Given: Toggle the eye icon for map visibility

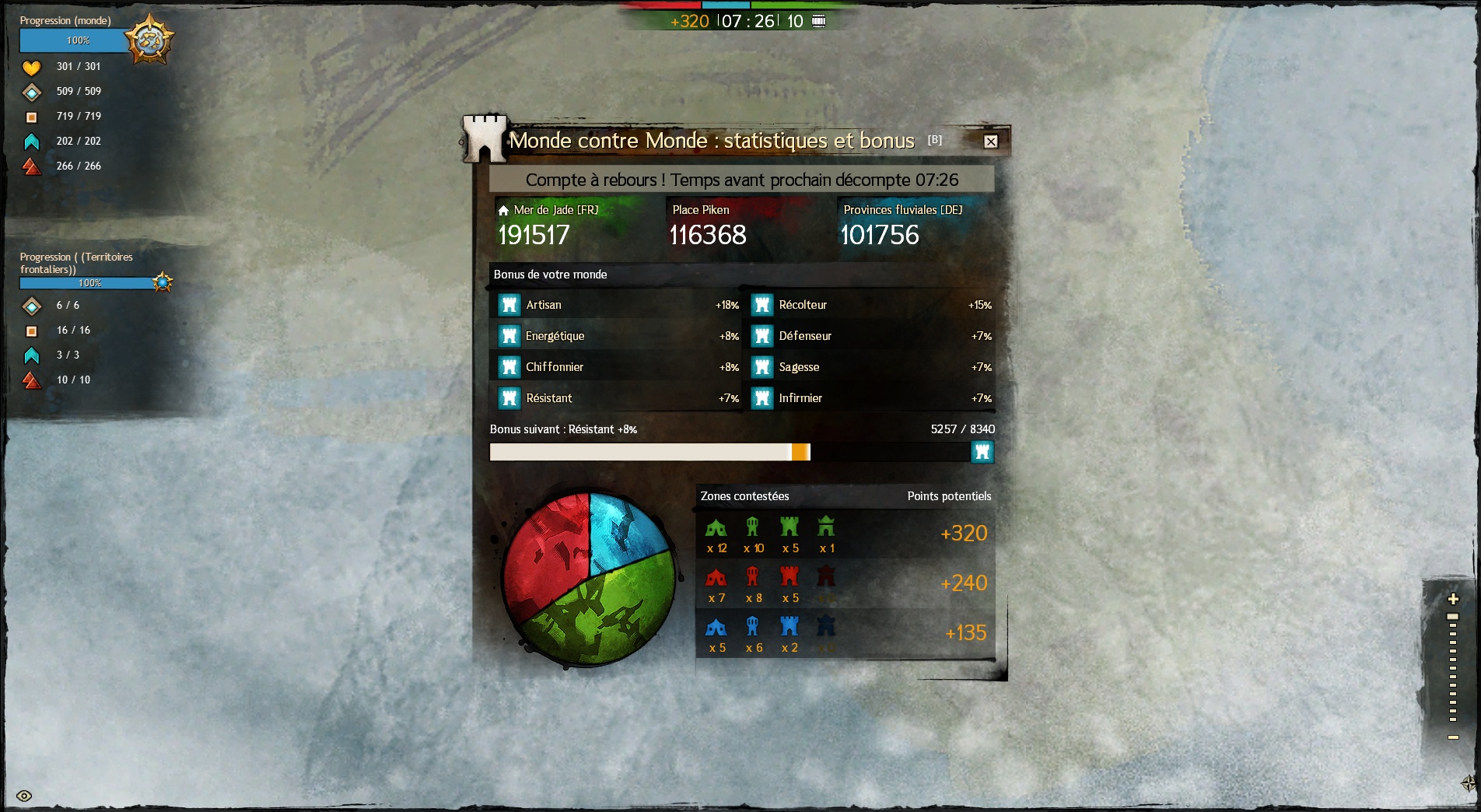Looking at the screenshot, I should tap(24, 796).
